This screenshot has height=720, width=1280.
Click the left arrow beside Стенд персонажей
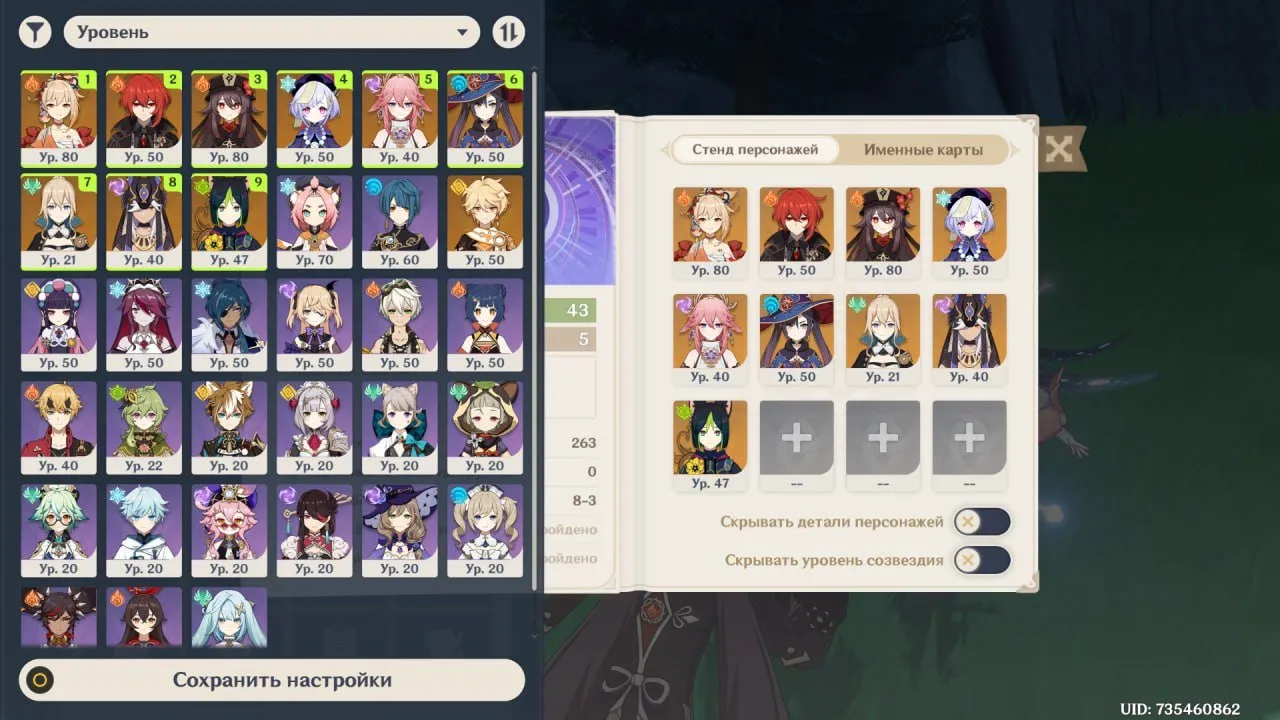tap(665, 150)
